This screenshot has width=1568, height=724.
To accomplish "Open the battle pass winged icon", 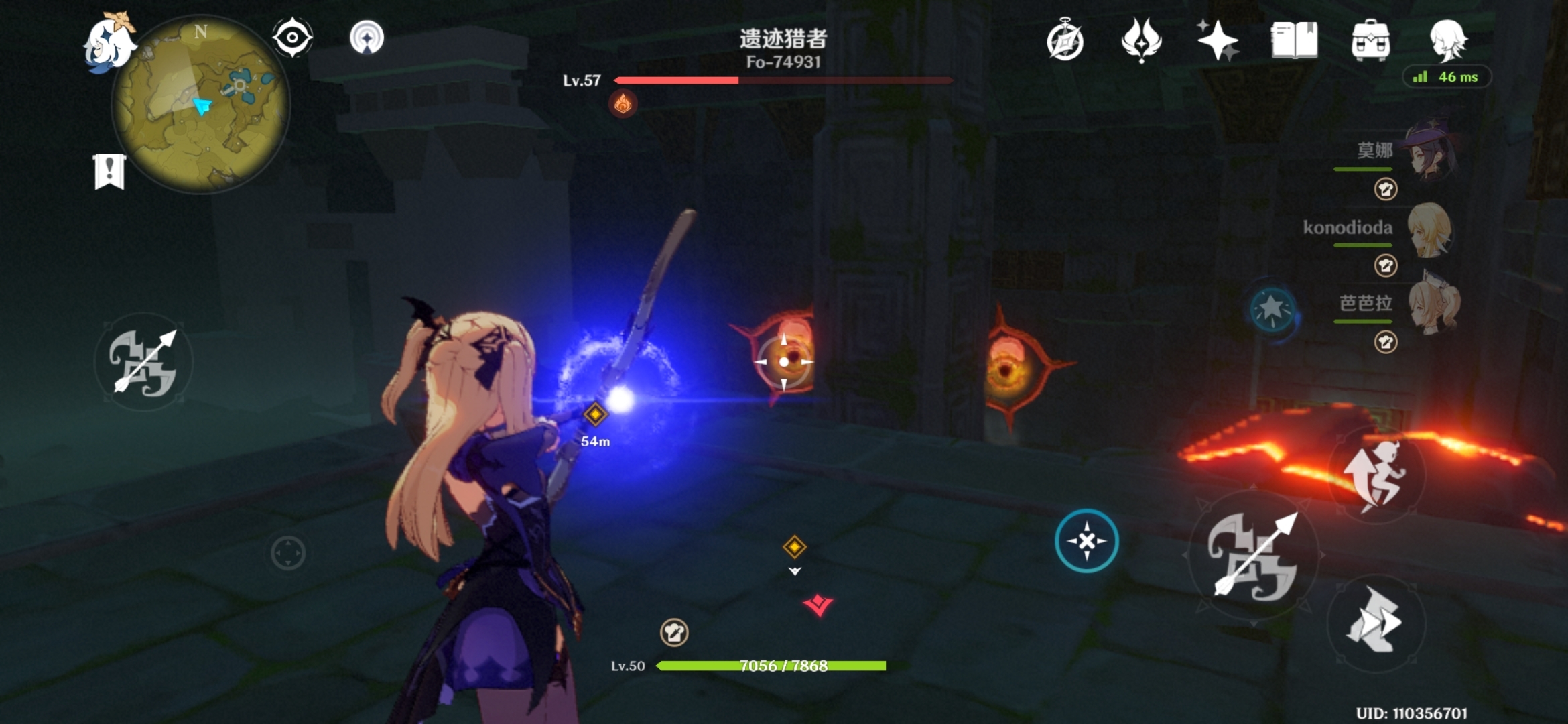I will (1141, 40).
